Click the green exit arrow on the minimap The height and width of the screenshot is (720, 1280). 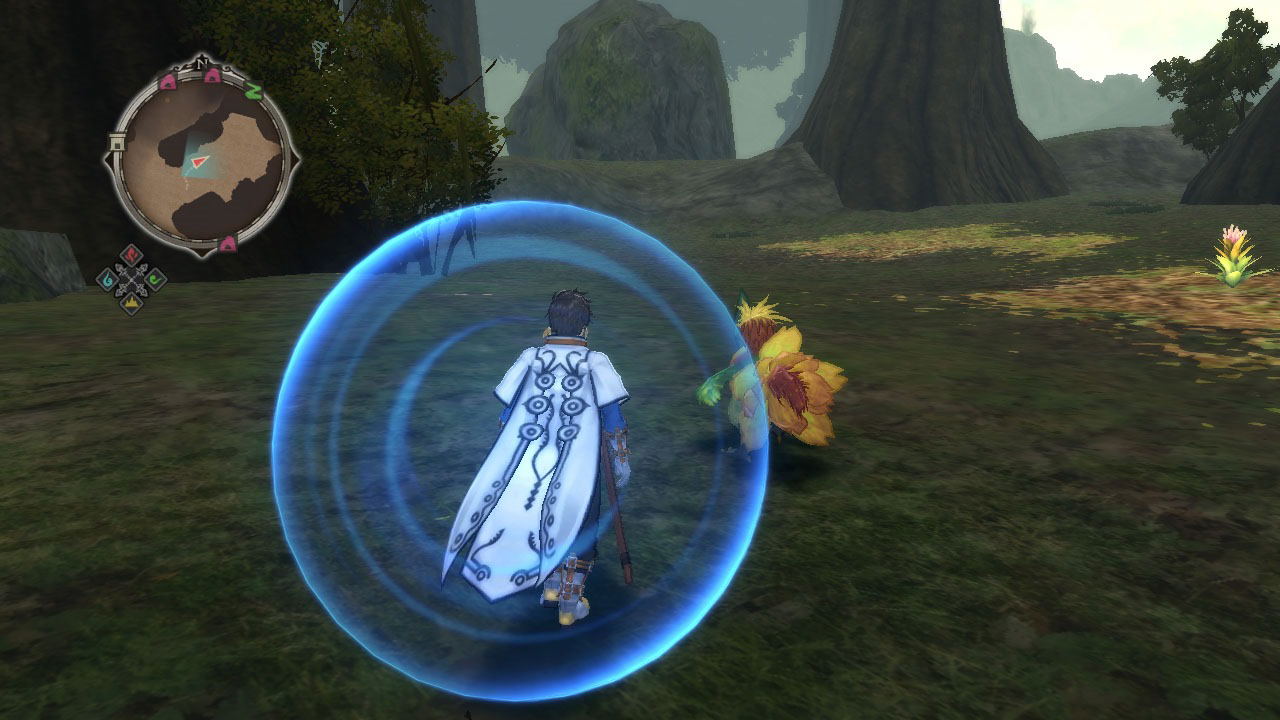pos(254,92)
